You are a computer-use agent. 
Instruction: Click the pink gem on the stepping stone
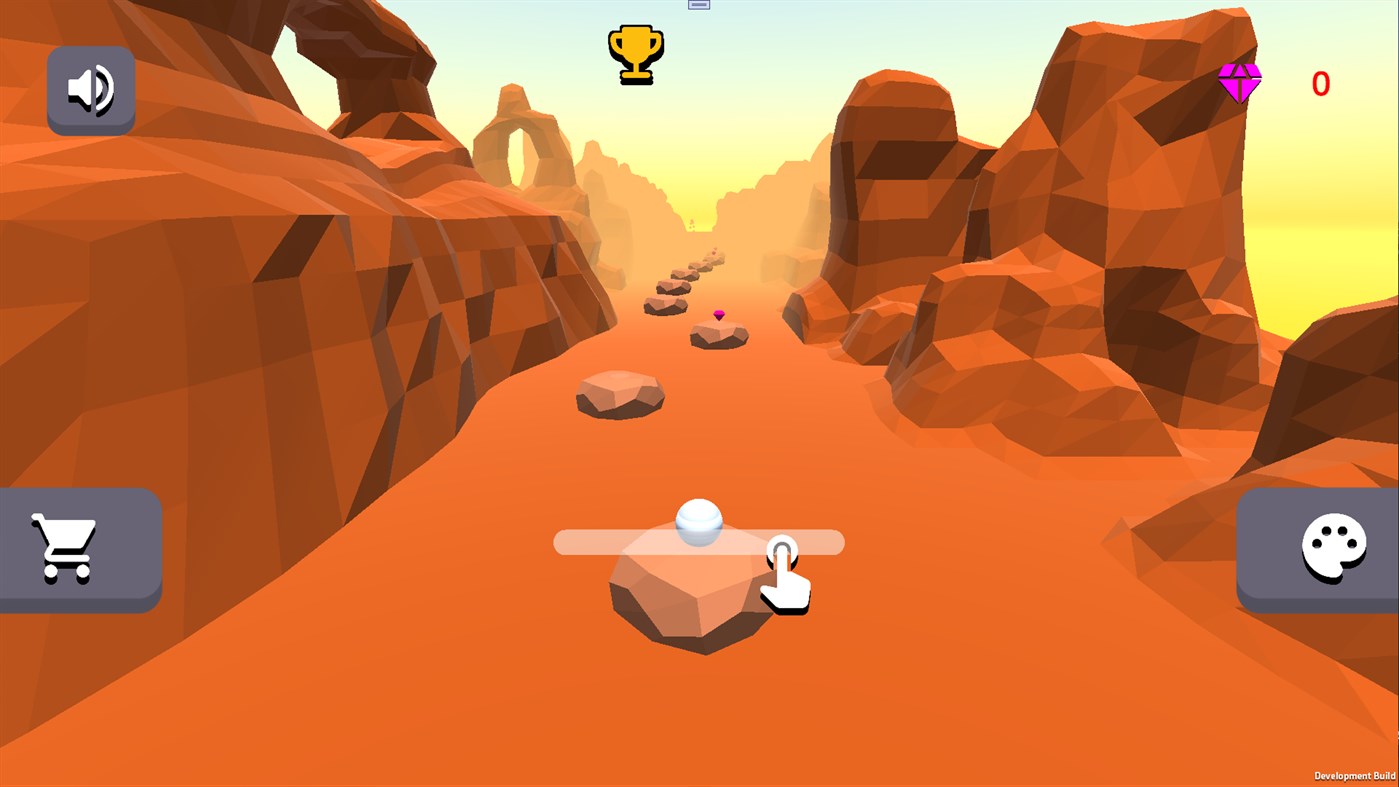coord(717,315)
